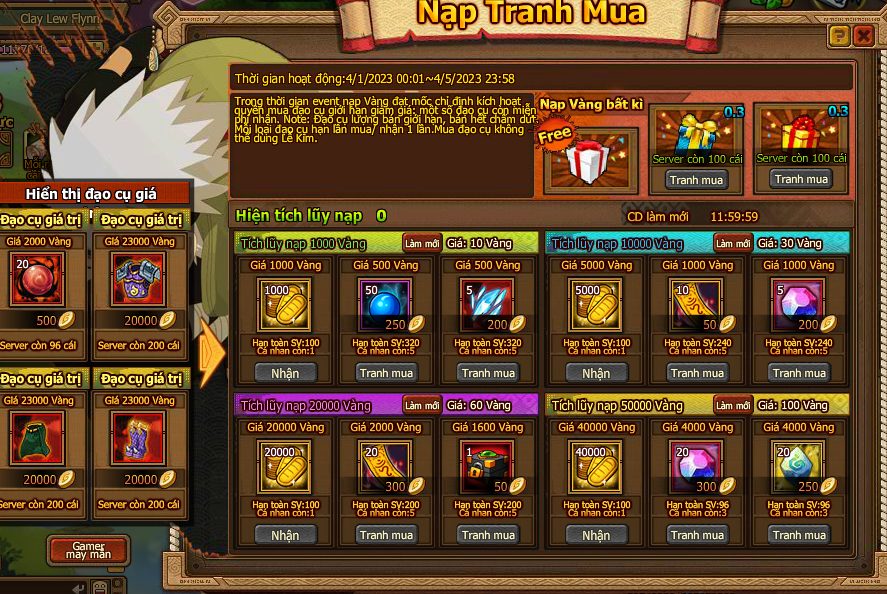This screenshot has height=594, width=887.
Task: Click the orange arrow beside the item panel
Action: 212,352
